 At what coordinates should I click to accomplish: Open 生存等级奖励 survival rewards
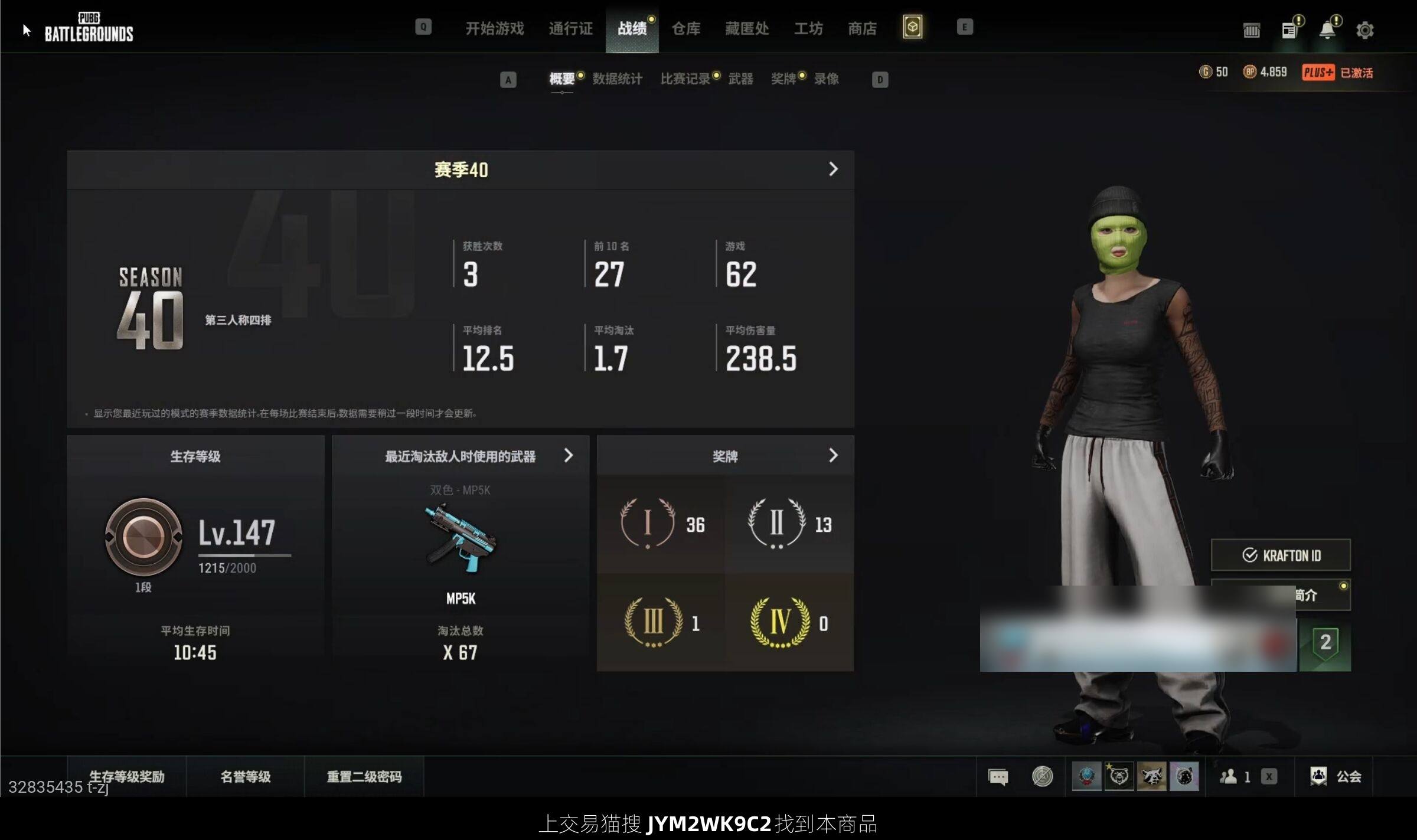126,776
